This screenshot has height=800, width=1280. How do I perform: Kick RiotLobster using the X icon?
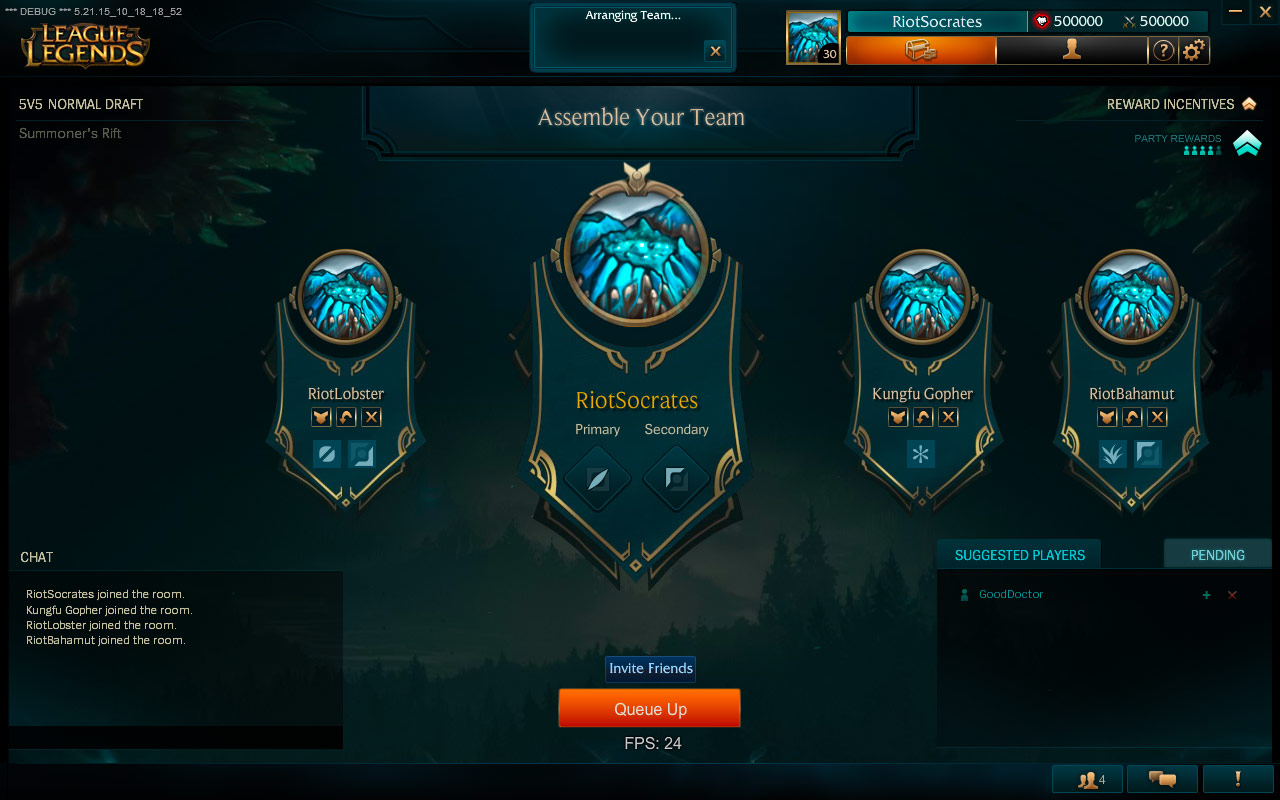tap(371, 417)
